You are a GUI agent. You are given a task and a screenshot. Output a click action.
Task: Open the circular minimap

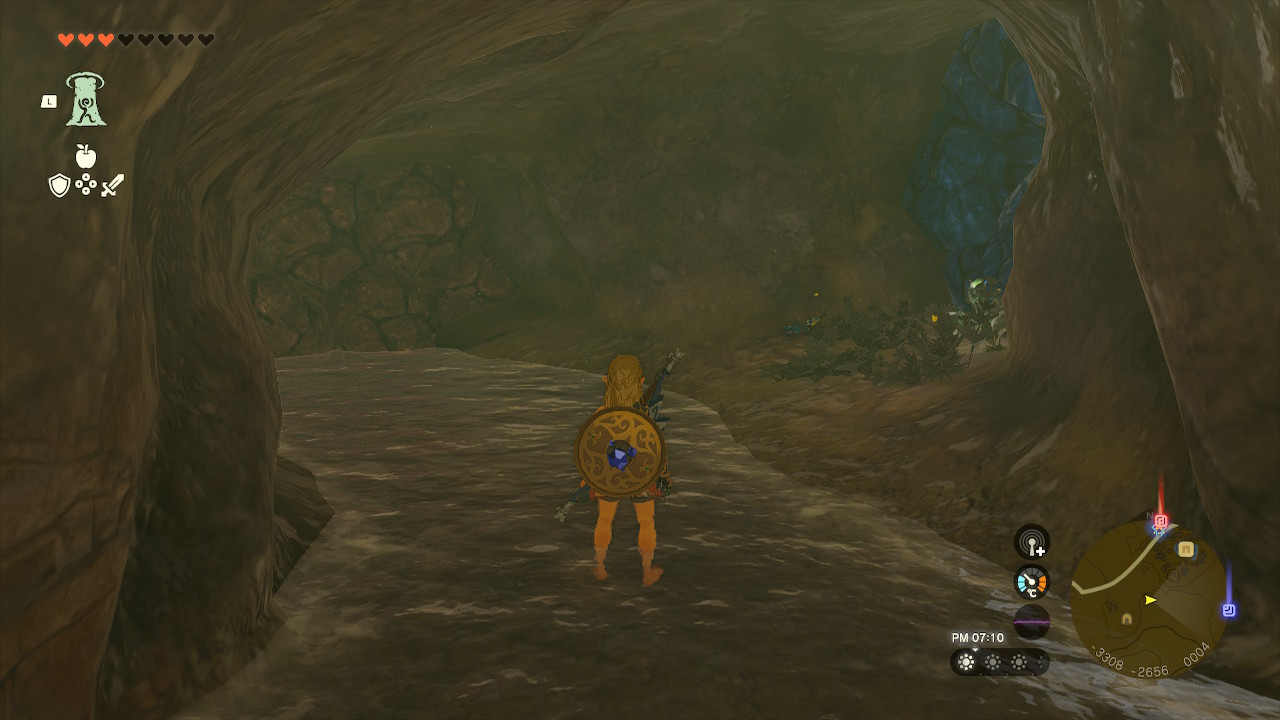point(1148,598)
